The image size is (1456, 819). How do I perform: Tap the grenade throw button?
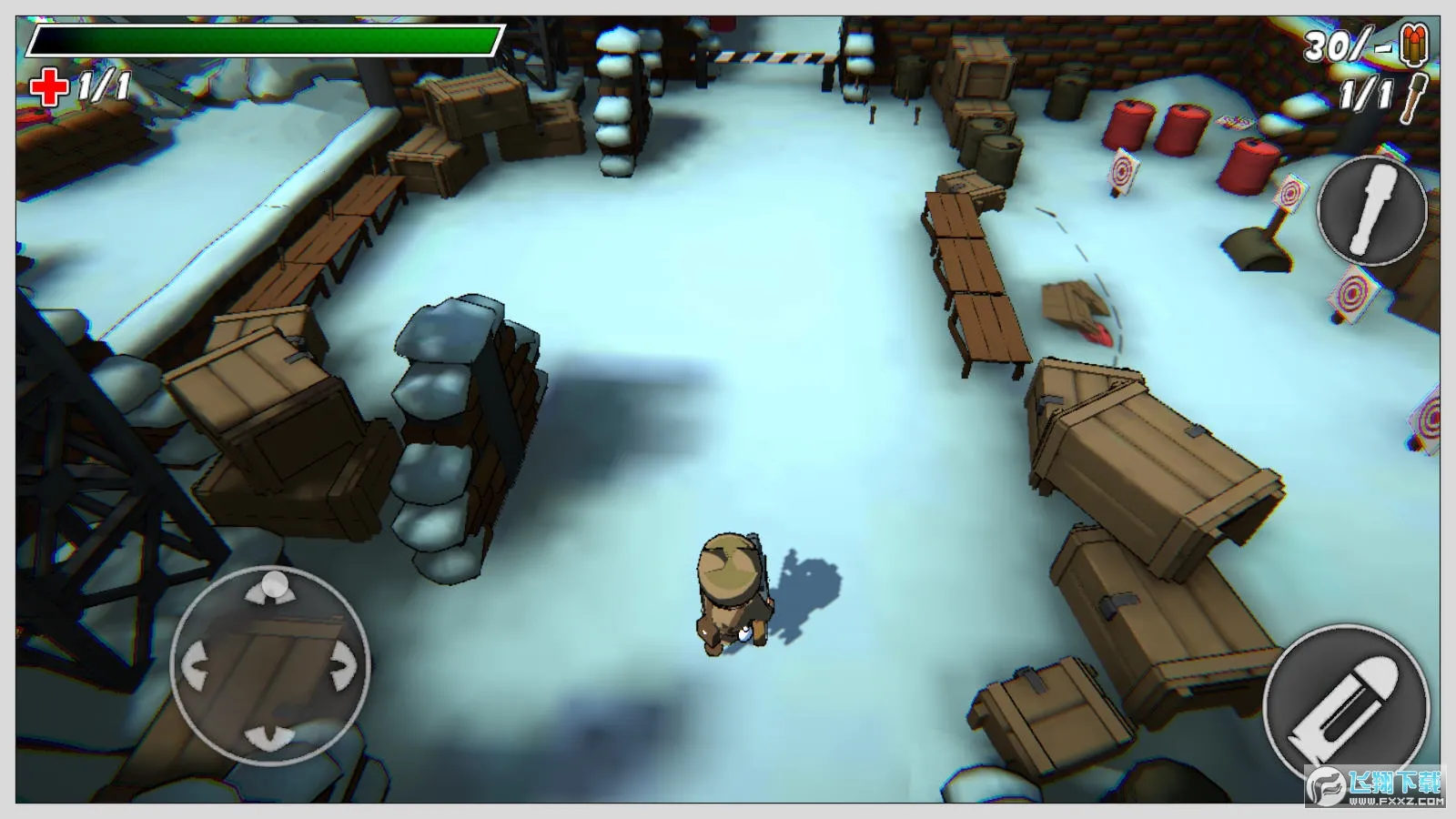pyautogui.click(x=1372, y=210)
